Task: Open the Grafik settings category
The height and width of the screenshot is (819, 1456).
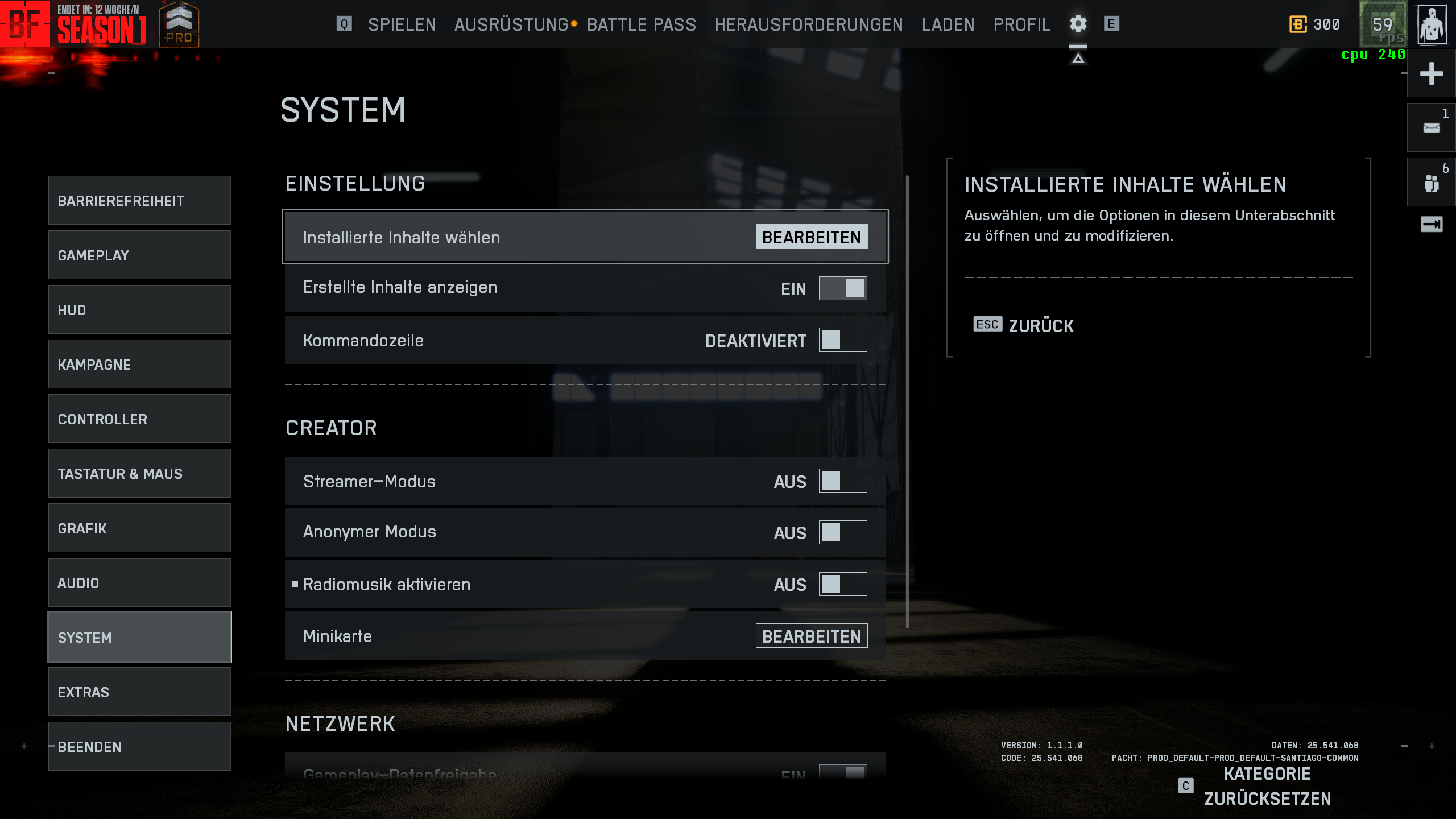Action: pyautogui.click(x=139, y=528)
